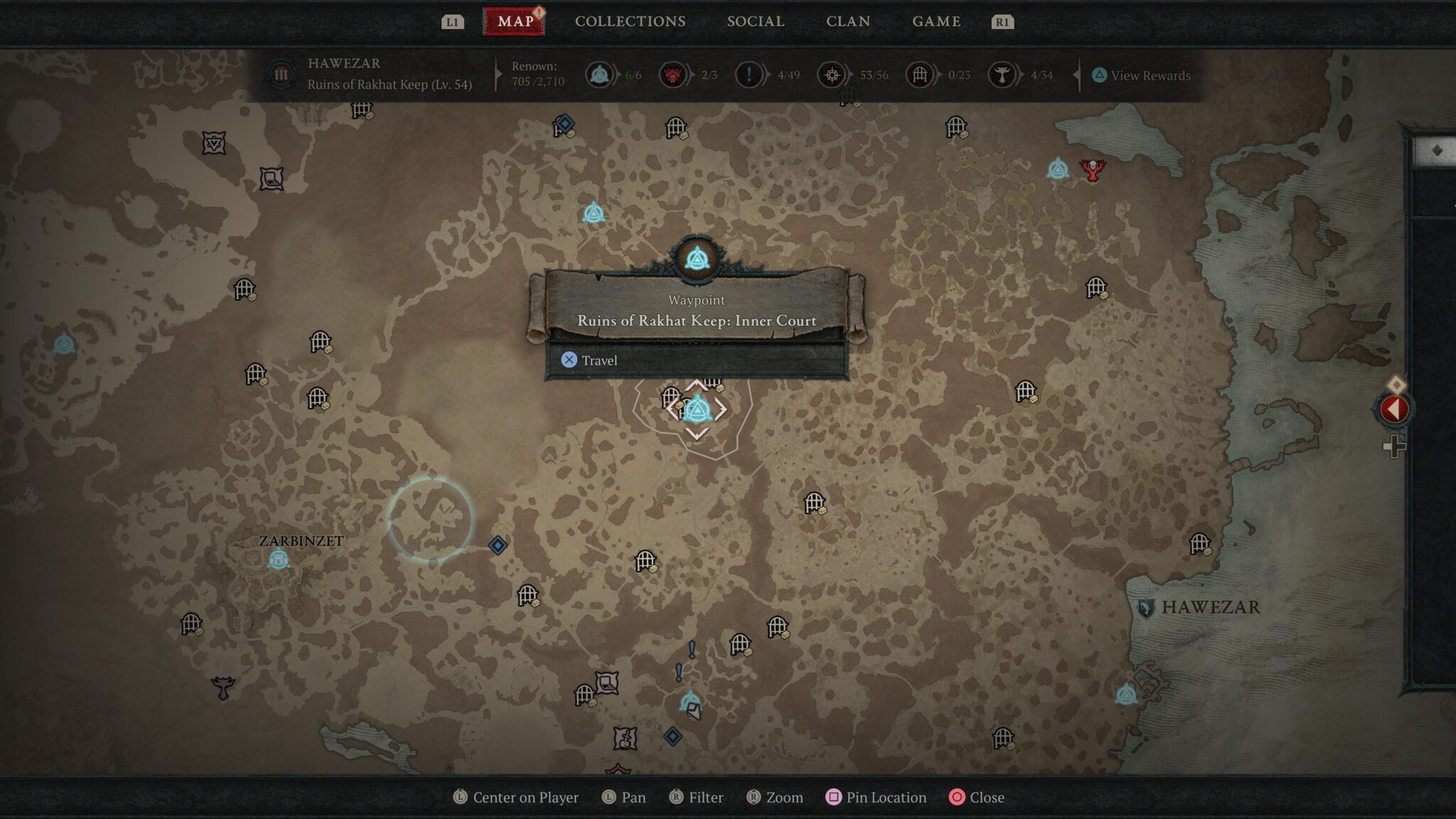Click Pin Location at the bottom bar
This screenshot has height=819, width=1456.
[875, 798]
